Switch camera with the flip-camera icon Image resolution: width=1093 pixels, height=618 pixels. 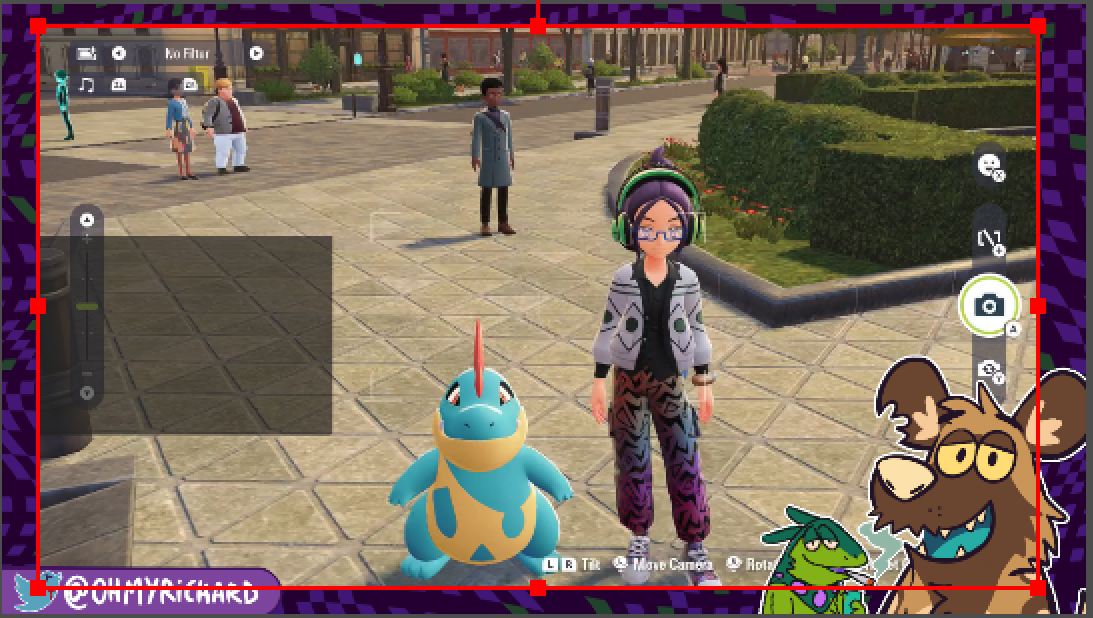click(989, 371)
